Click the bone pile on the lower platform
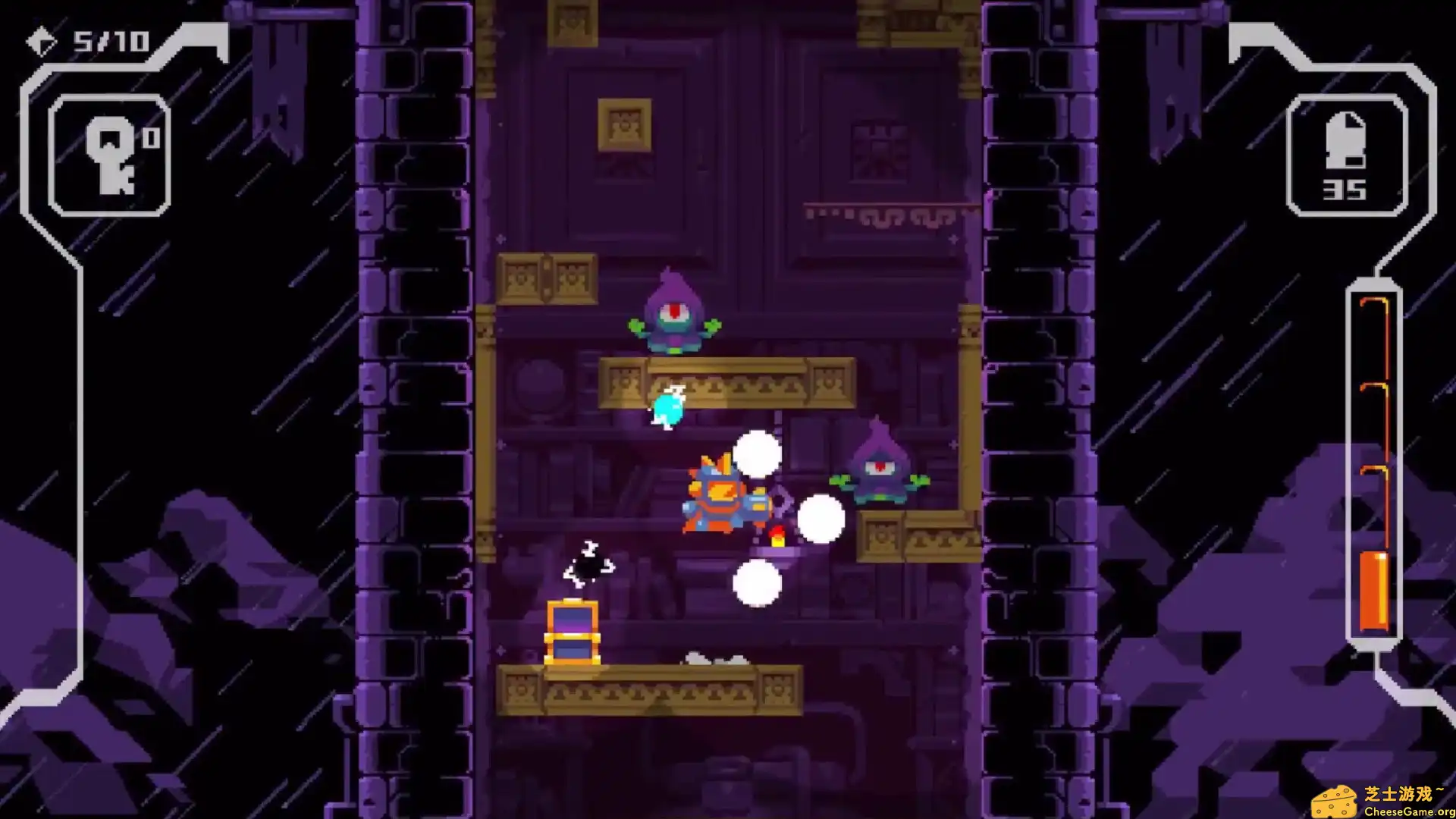The height and width of the screenshot is (819, 1456). click(713, 658)
